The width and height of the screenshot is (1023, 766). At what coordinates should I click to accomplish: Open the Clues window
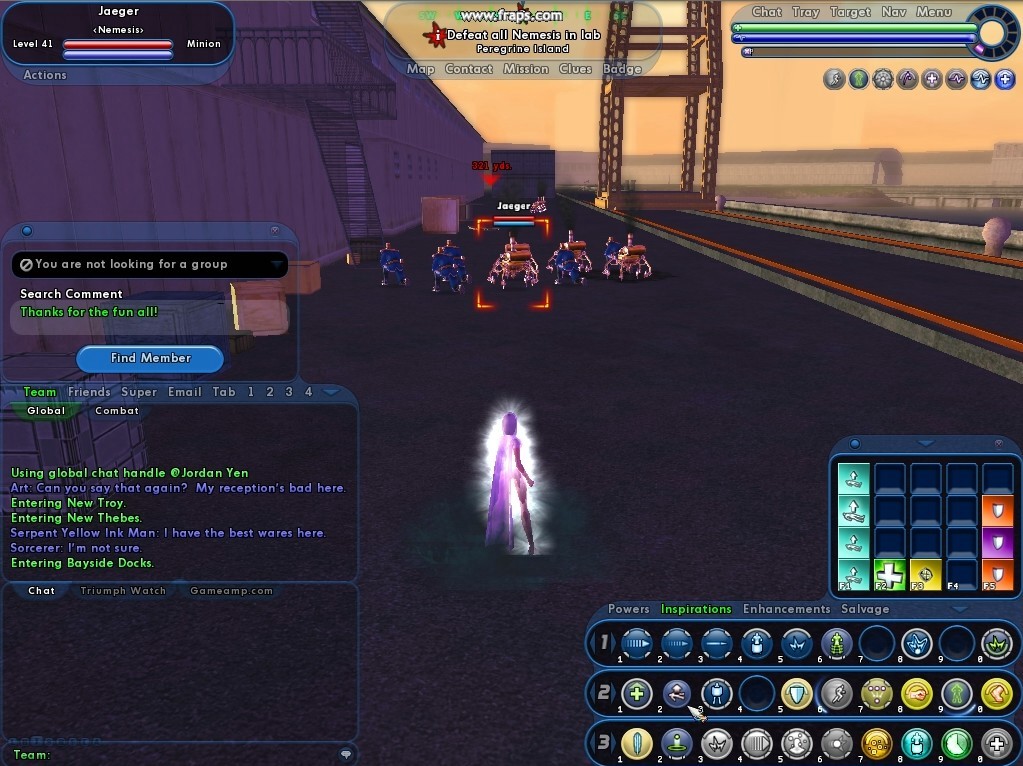575,69
